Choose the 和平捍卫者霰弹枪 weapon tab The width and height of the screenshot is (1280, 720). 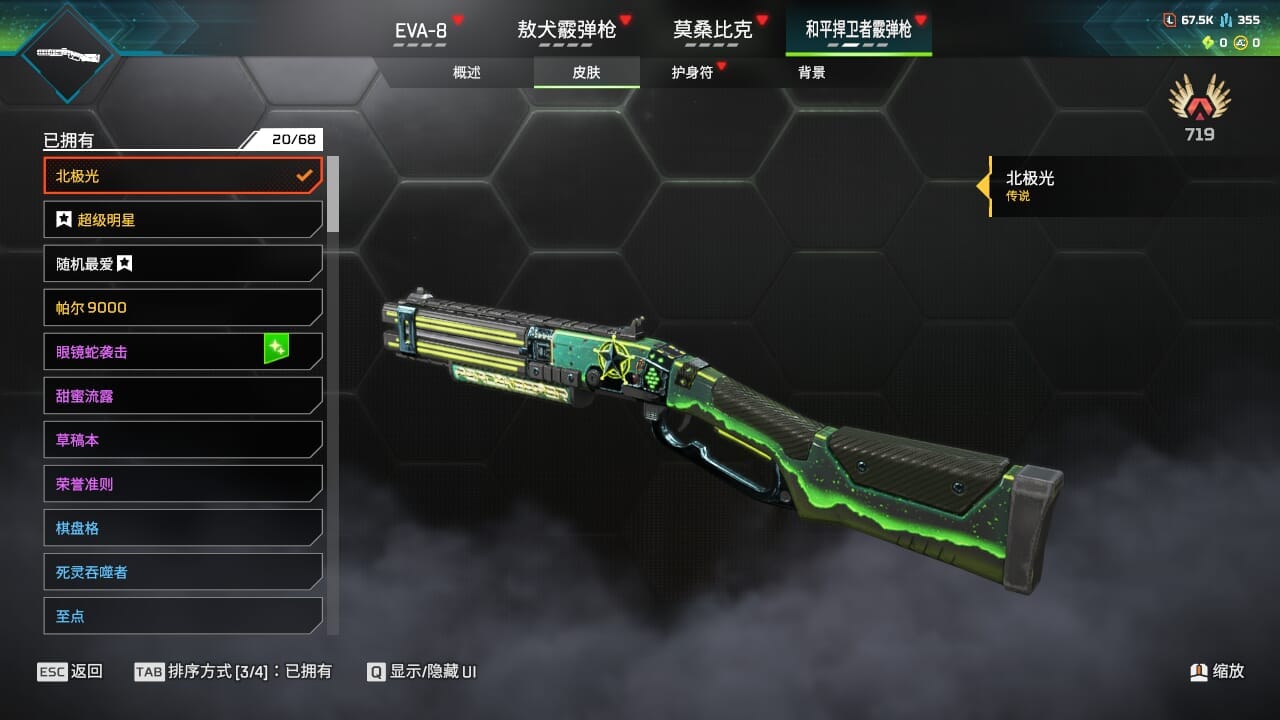[x=858, y=30]
